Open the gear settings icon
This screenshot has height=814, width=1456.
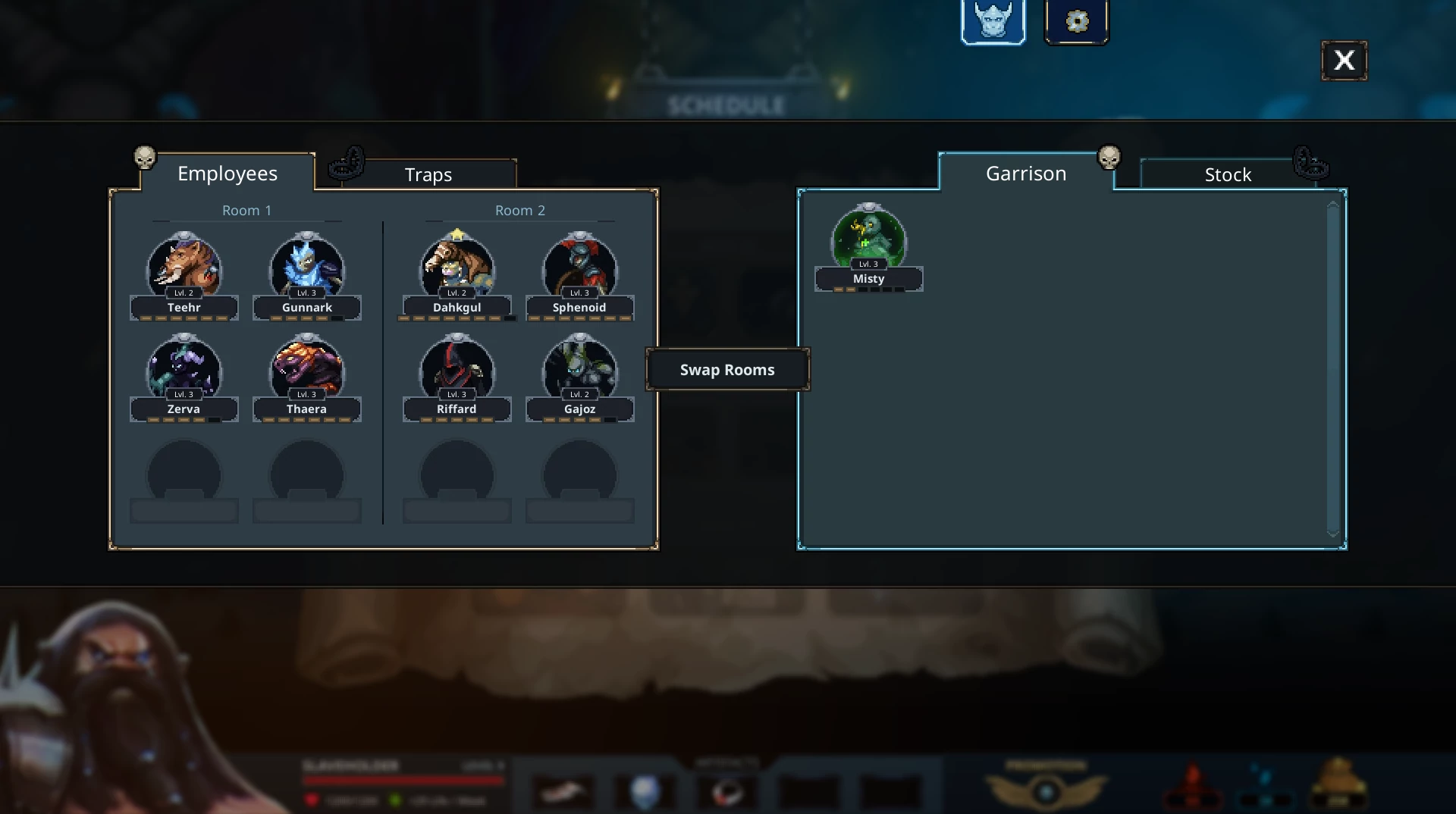[1077, 20]
